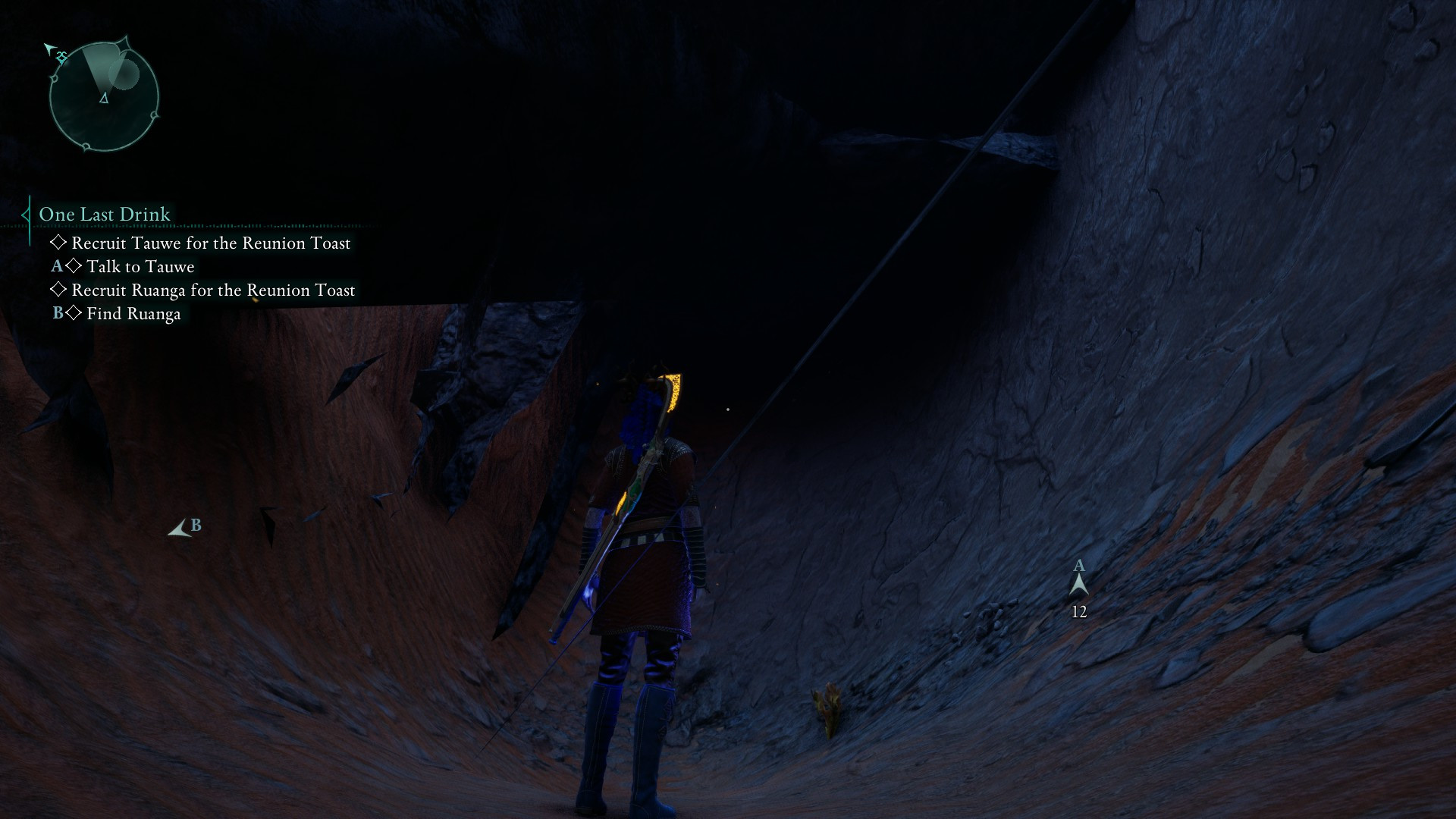Image resolution: width=1456 pixels, height=819 pixels.
Task: Select the Find Ruanga objective
Action: [x=133, y=314]
